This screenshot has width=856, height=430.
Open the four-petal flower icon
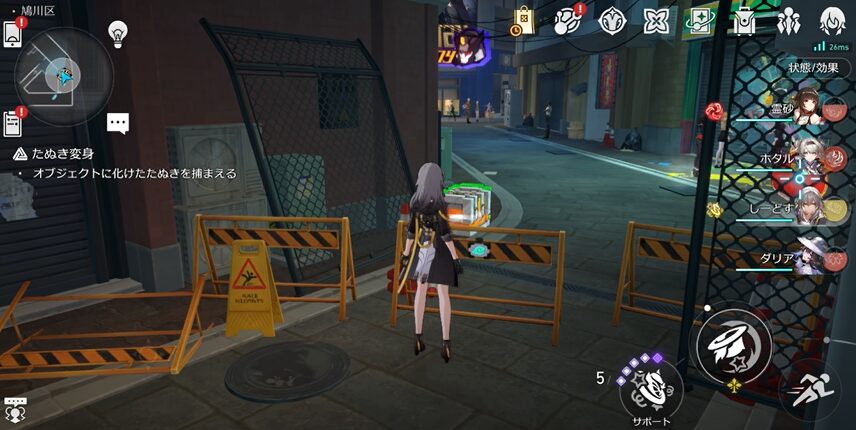point(611,20)
